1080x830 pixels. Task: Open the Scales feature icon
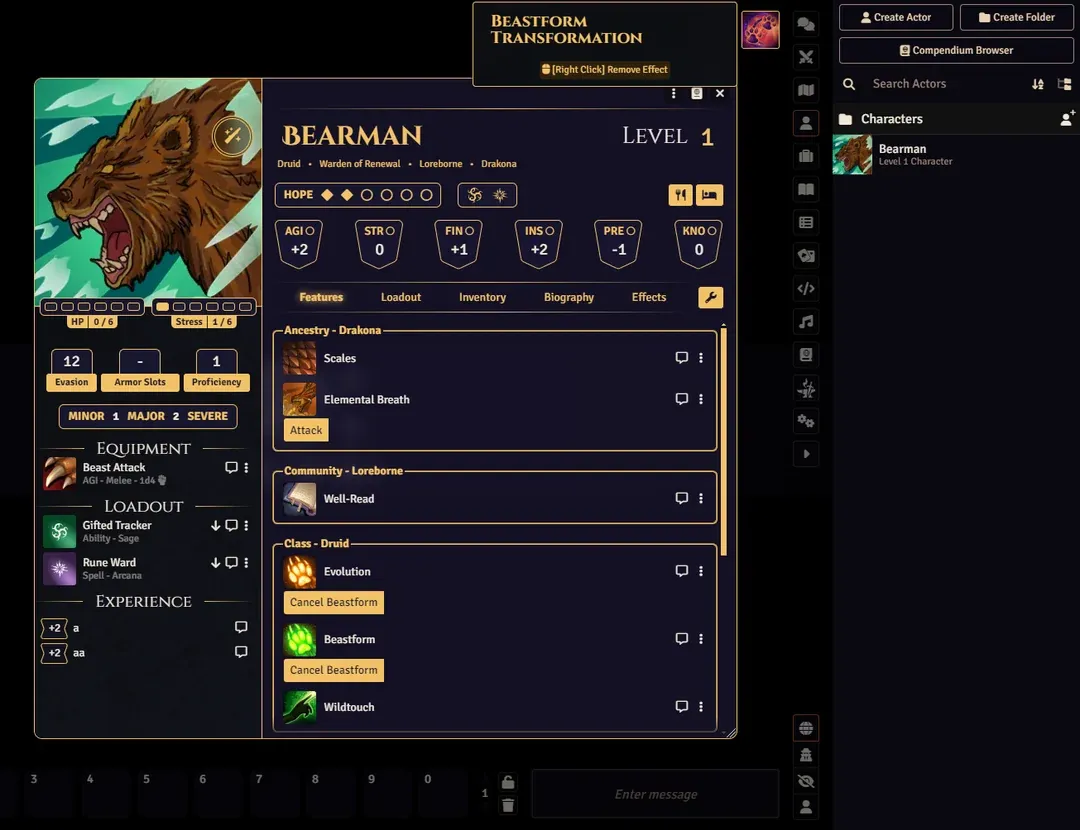pyautogui.click(x=299, y=358)
